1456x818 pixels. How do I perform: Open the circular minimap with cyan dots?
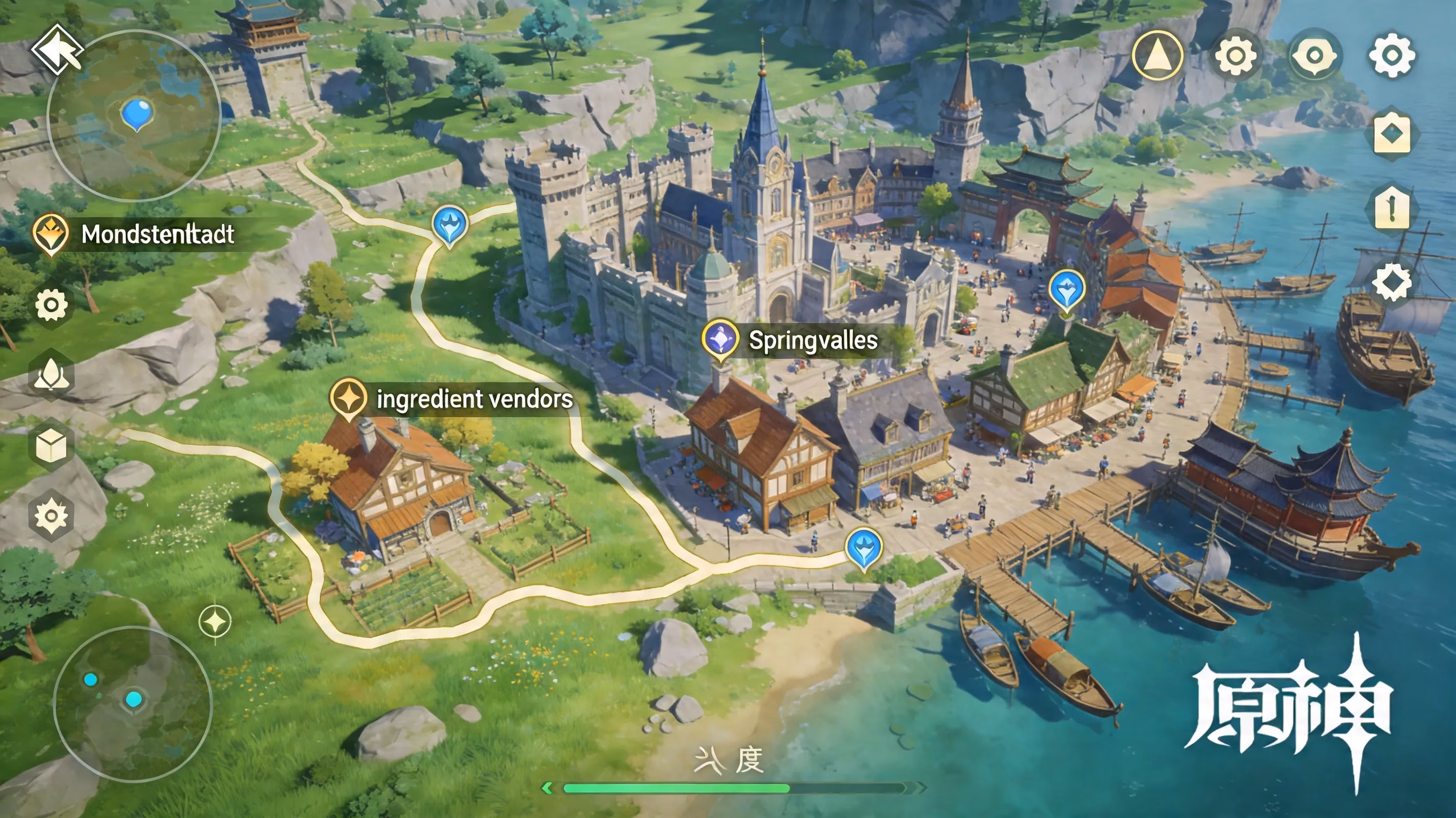tap(133, 703)
